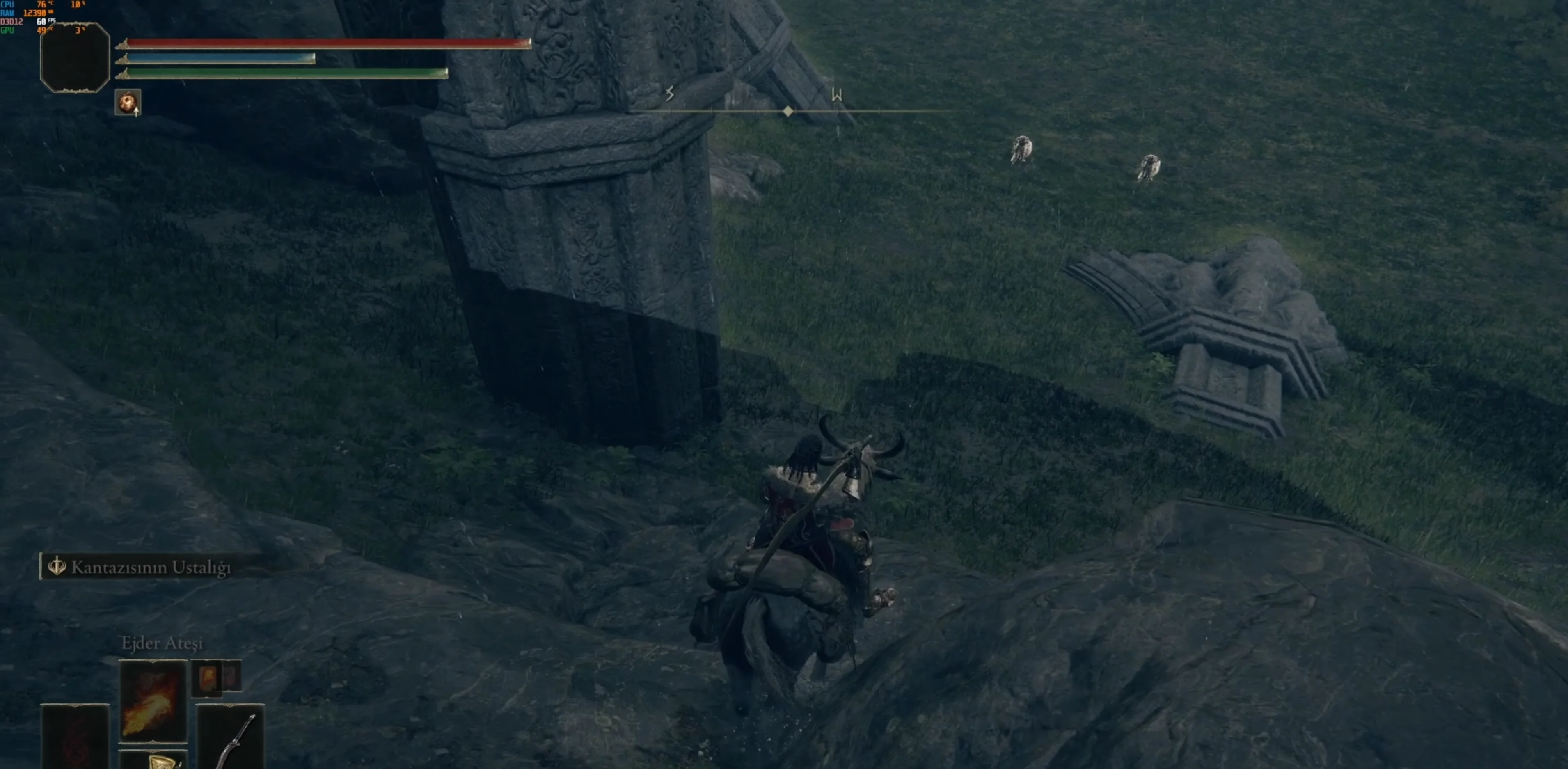Select the Ejder Ateşi spell slot
1568x769 pixels.
[153, 701]
